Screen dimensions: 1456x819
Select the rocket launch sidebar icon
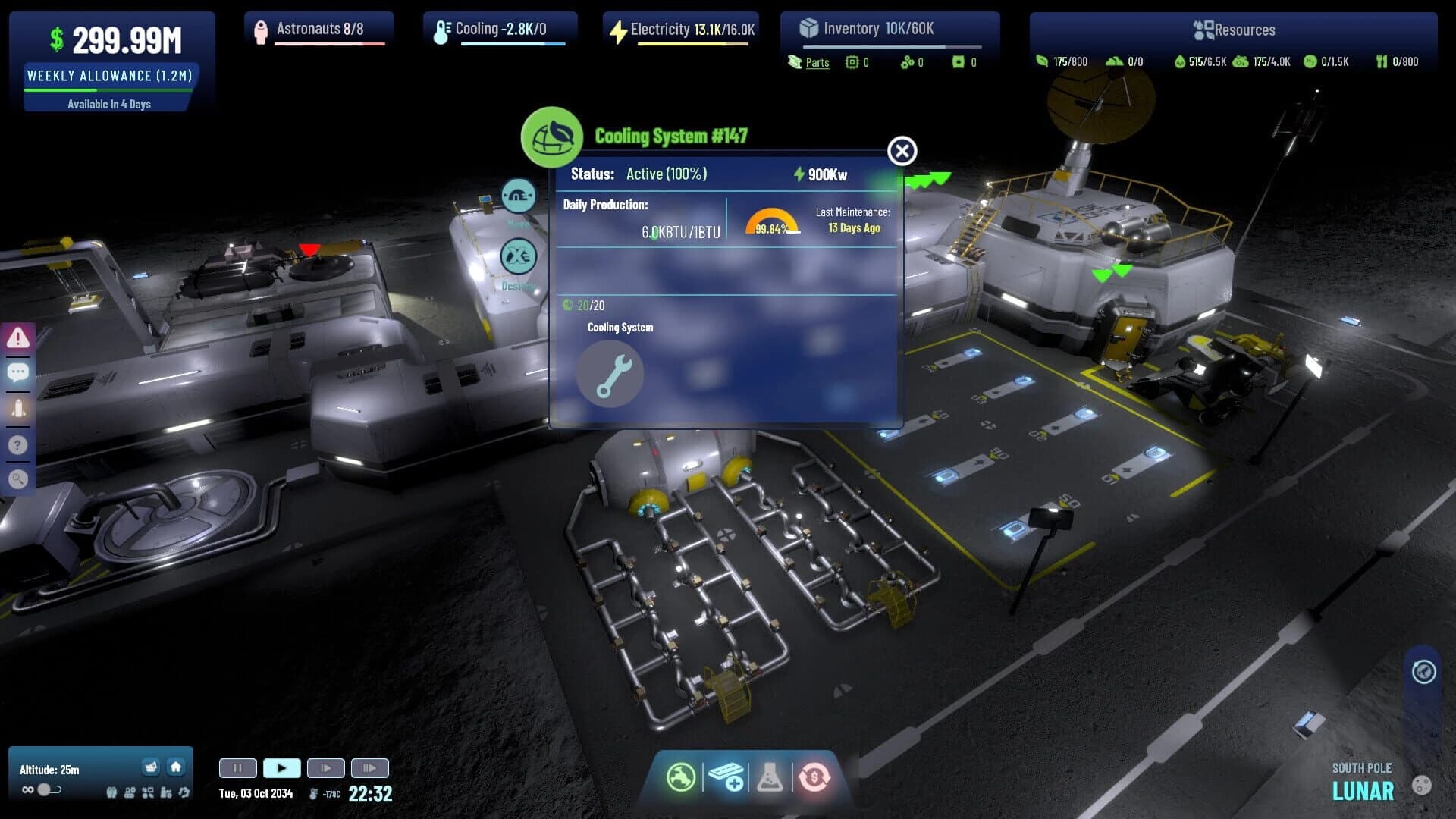[x=17, y=406]
